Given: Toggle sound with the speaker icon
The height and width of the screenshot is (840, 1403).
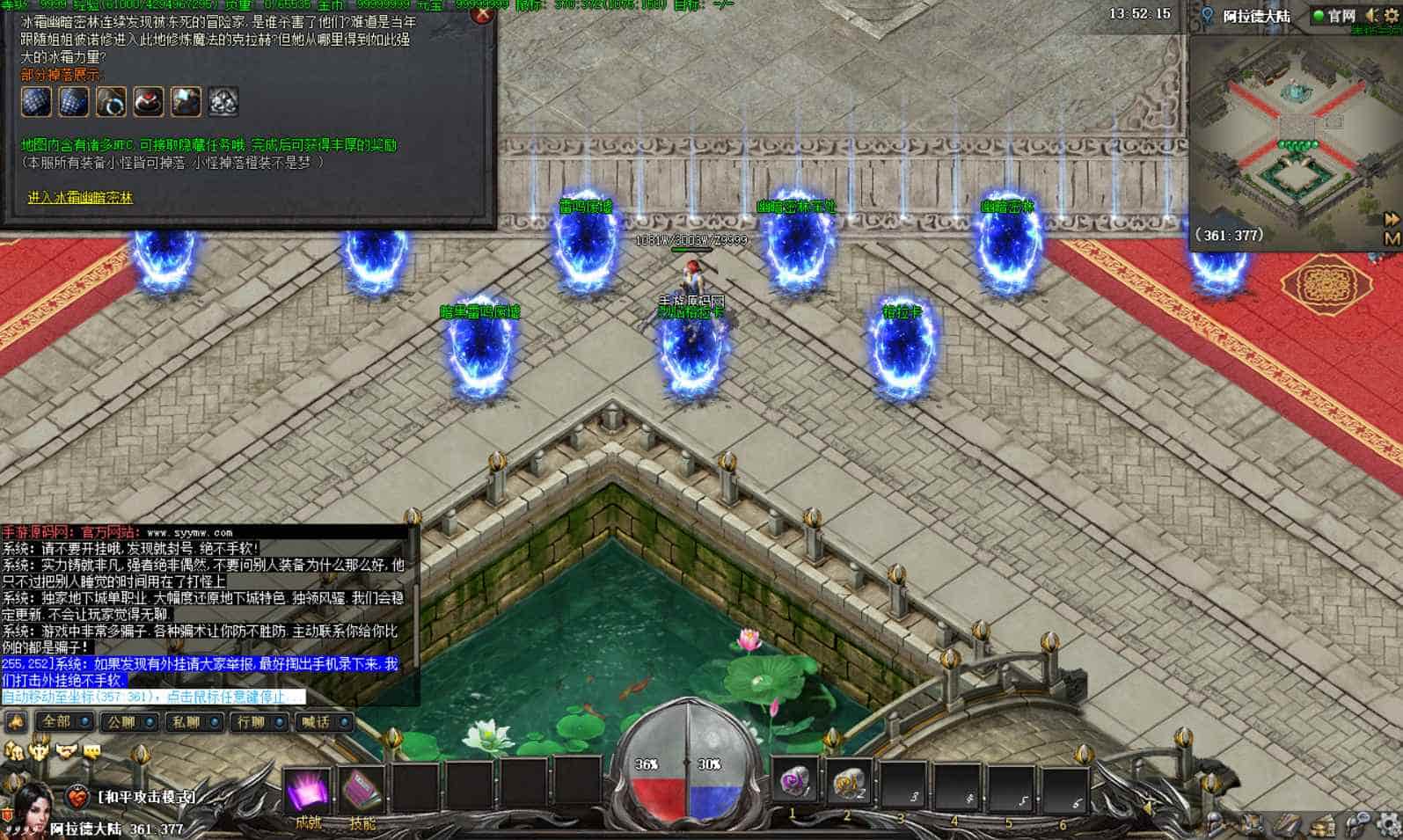Looking at the screenshot, I should click(x=1370, y=16).
